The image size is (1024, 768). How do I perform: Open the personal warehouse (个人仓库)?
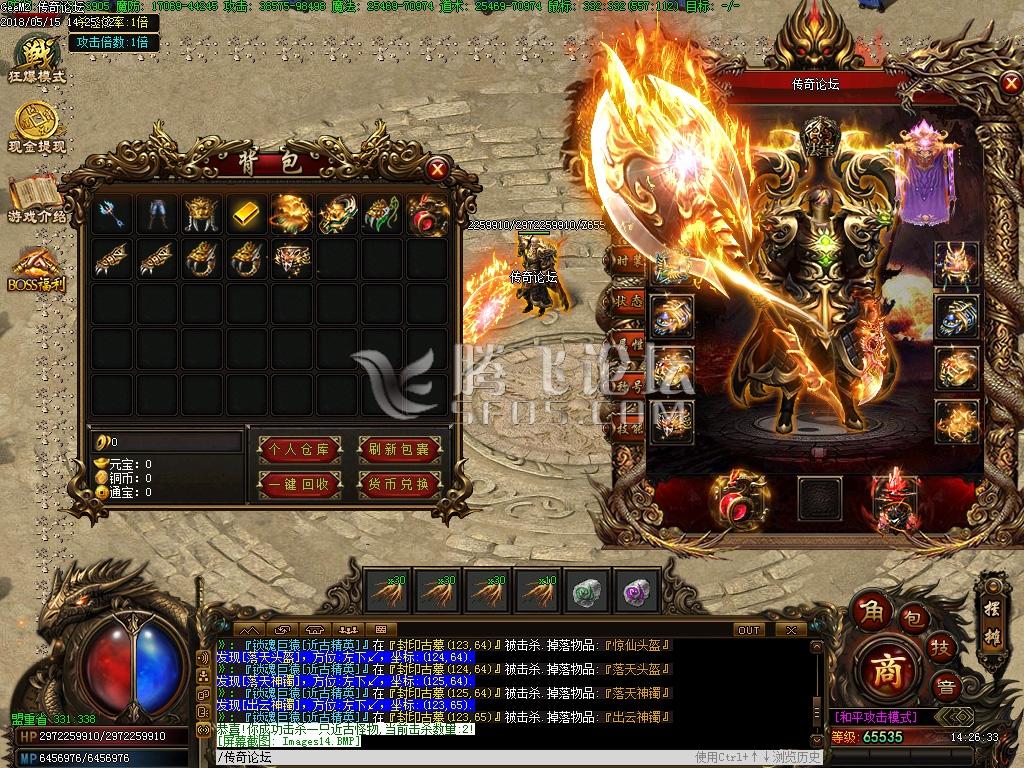pyautogui.click(x=295, y=450)
